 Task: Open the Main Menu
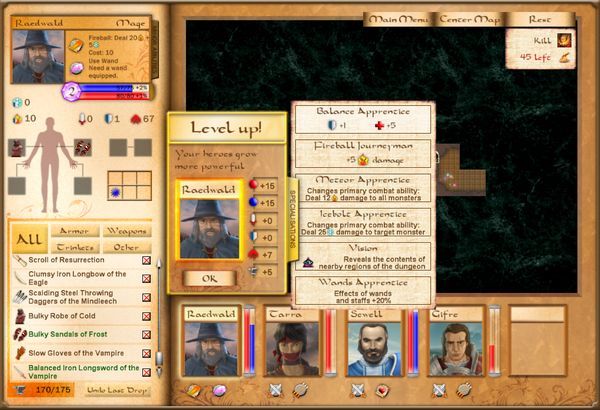click(x=398, y=19)
